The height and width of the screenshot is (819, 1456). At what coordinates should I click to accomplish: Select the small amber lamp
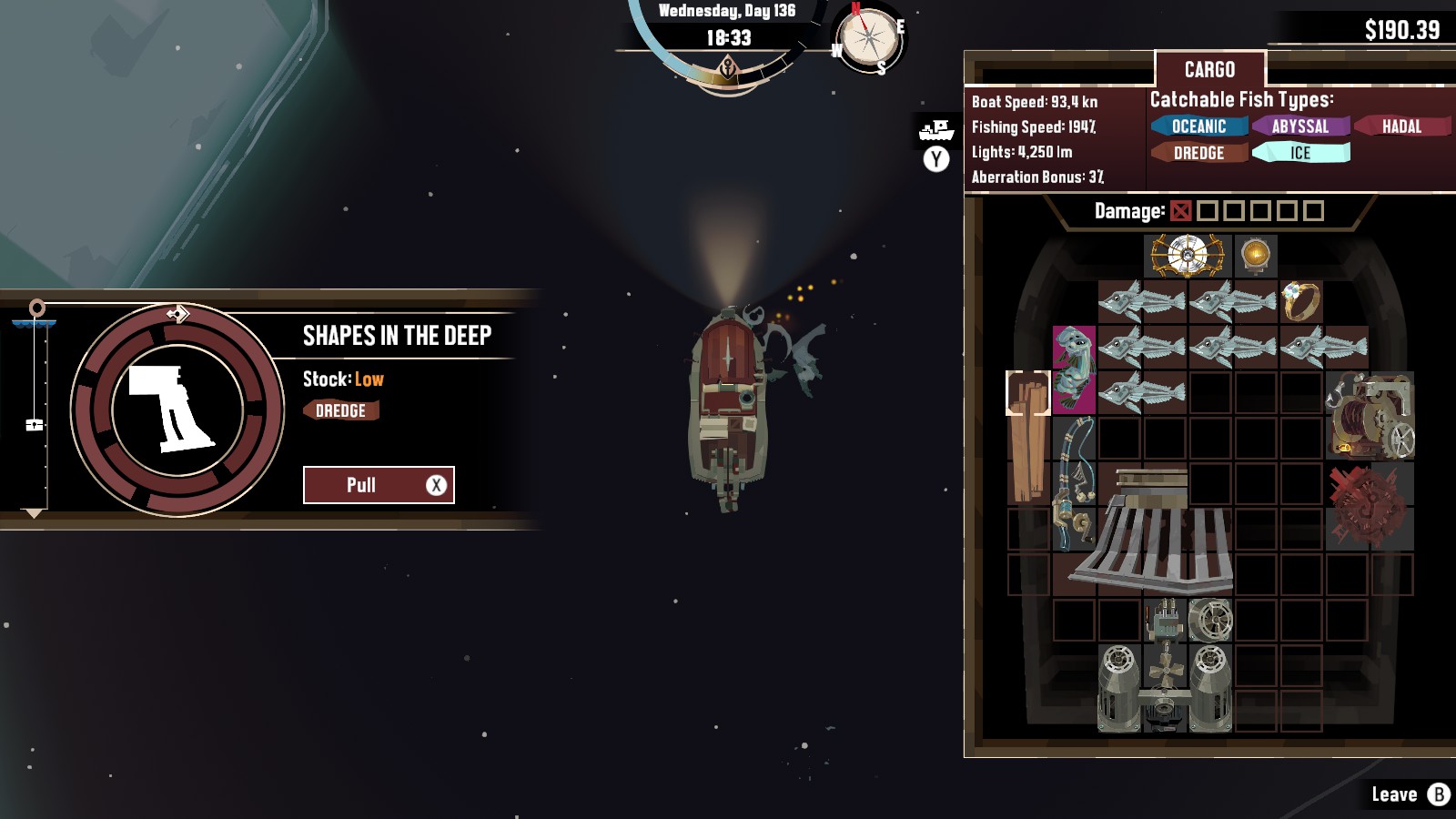coord(1256,256)
